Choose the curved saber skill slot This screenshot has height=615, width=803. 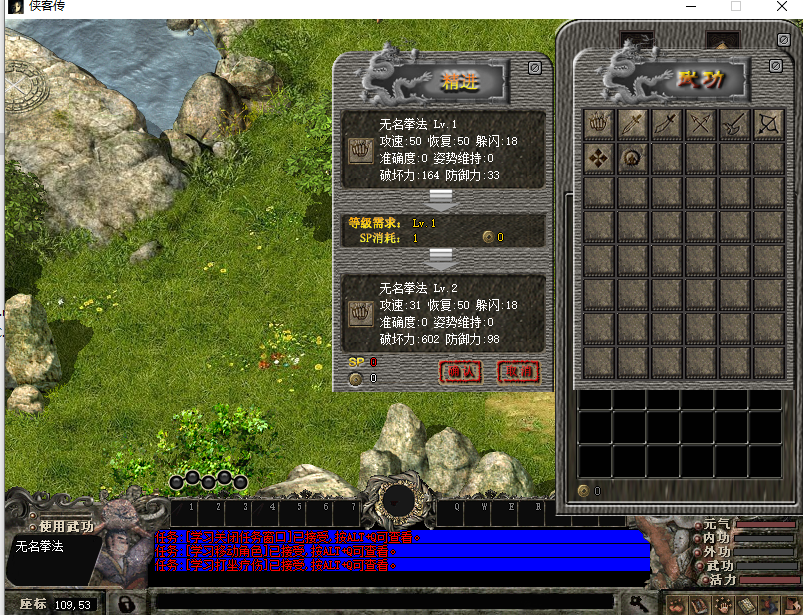pos(667,123)
